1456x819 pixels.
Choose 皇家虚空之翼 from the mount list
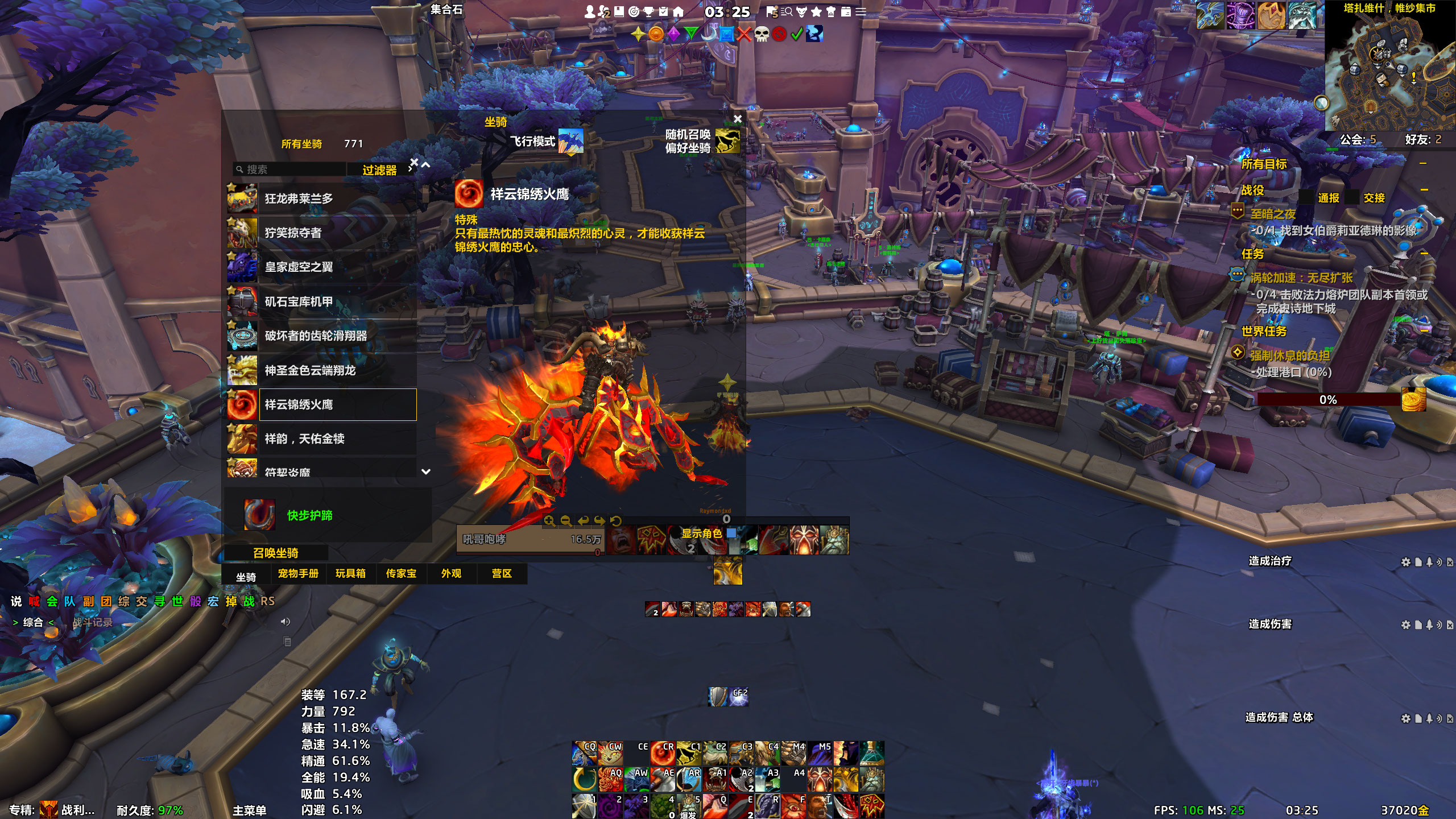[321, 267]
